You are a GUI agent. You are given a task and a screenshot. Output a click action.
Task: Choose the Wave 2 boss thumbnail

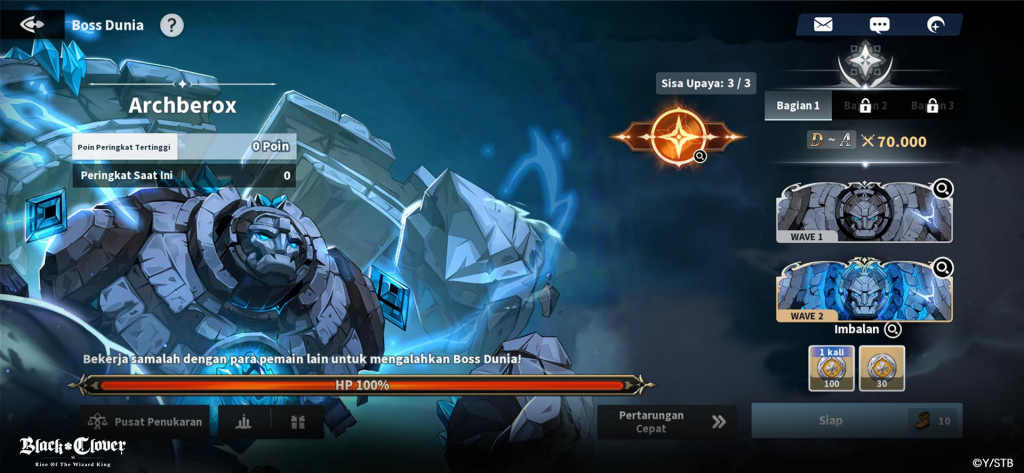(x=862, y=291)
